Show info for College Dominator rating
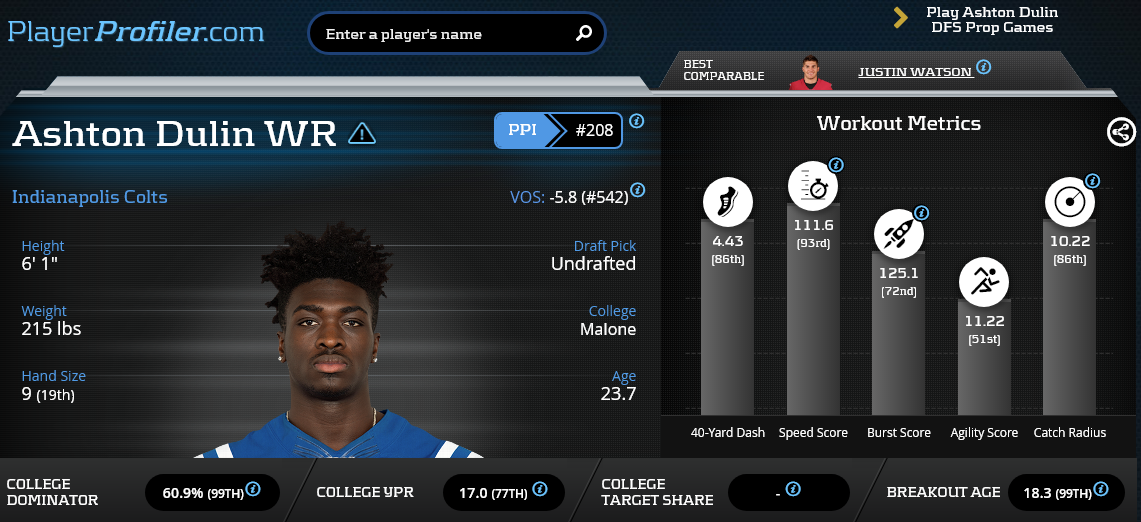 pyautogui.click(x=253, y=490)
